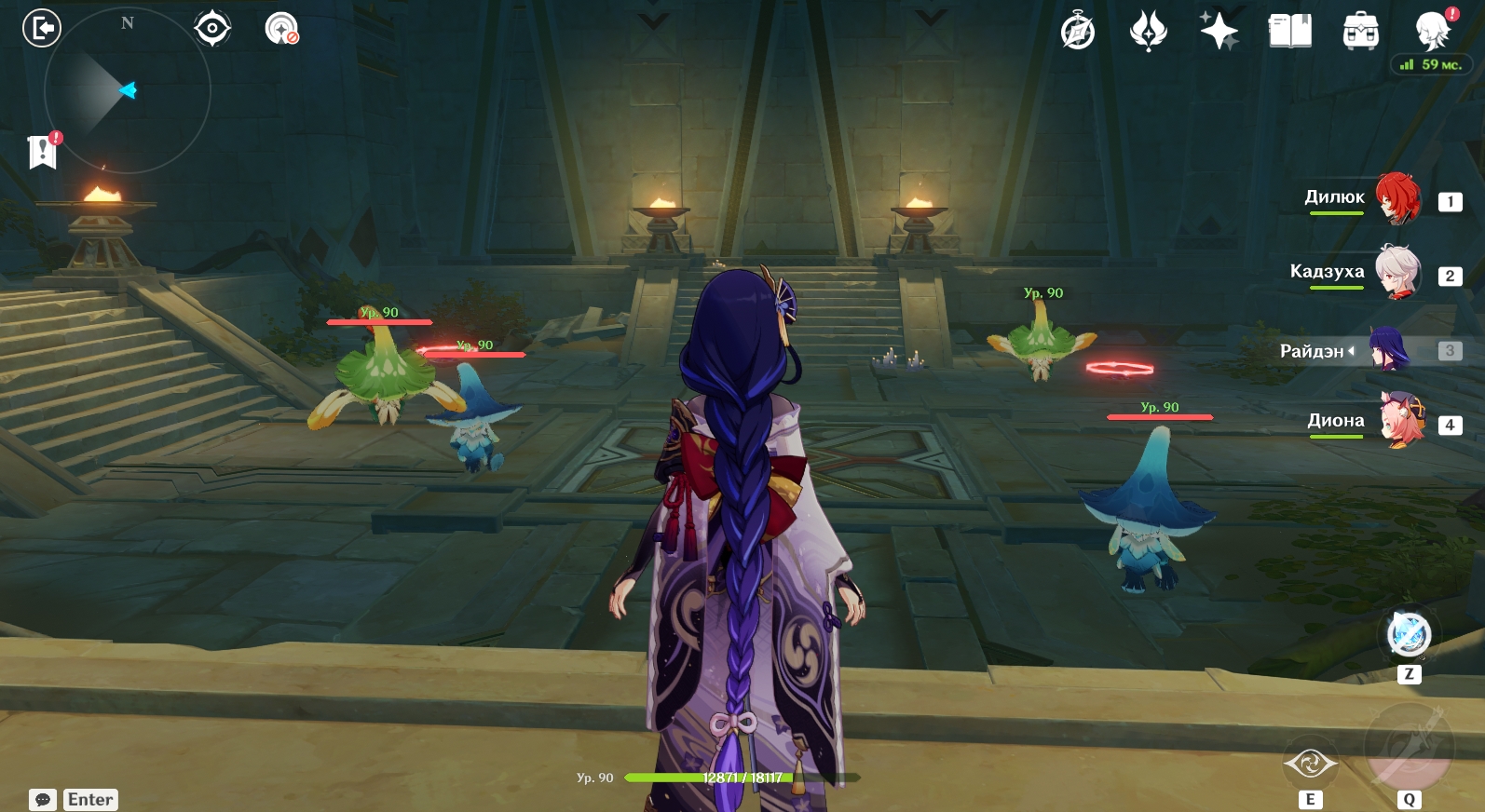The width and height of the screenshot is (1485, 812).
Task: Open the inventory backpack icon
Action: coord(1360,31)
